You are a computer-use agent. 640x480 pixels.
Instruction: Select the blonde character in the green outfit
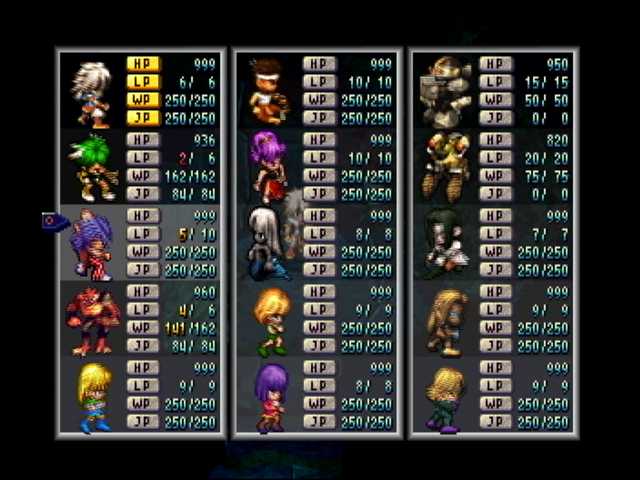coord(445,397)
